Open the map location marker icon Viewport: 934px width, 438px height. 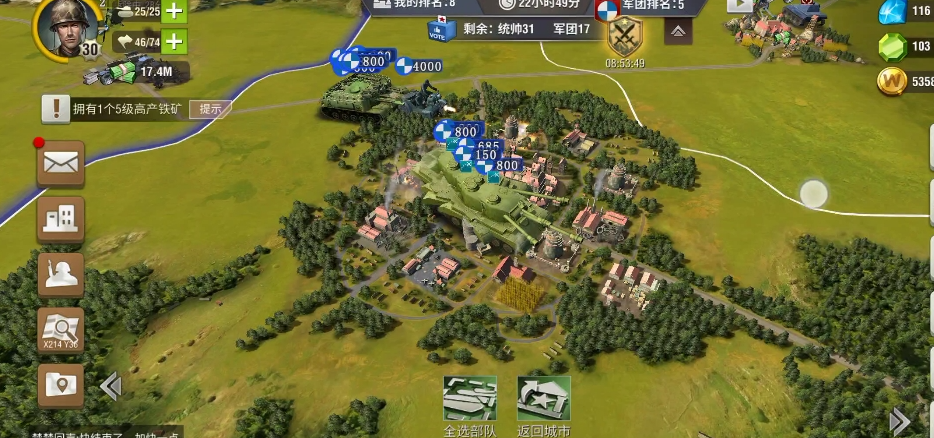[61, 385]
